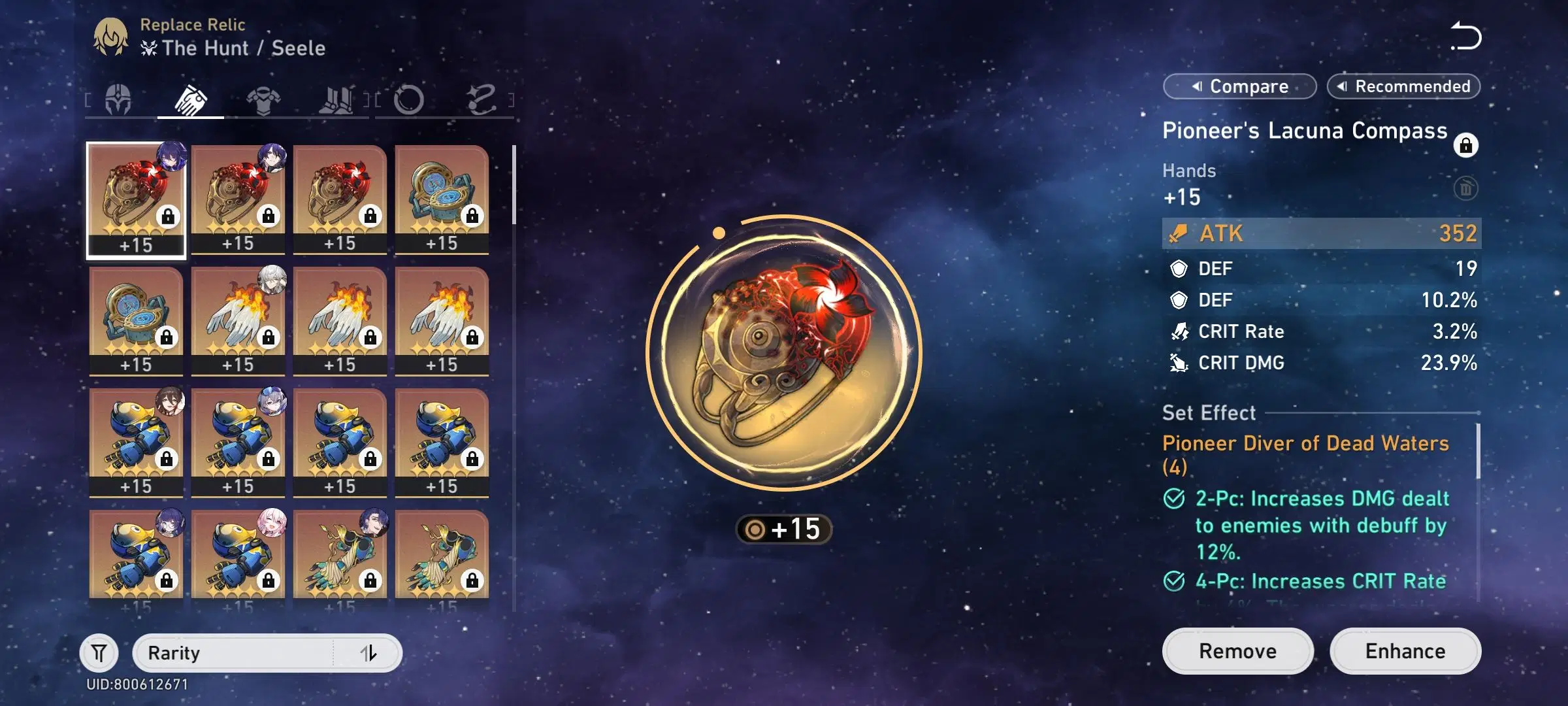Open the Recommended relic view
Image resolution: width=1568 pixels, height=706 pixels.
[1403, 86]
